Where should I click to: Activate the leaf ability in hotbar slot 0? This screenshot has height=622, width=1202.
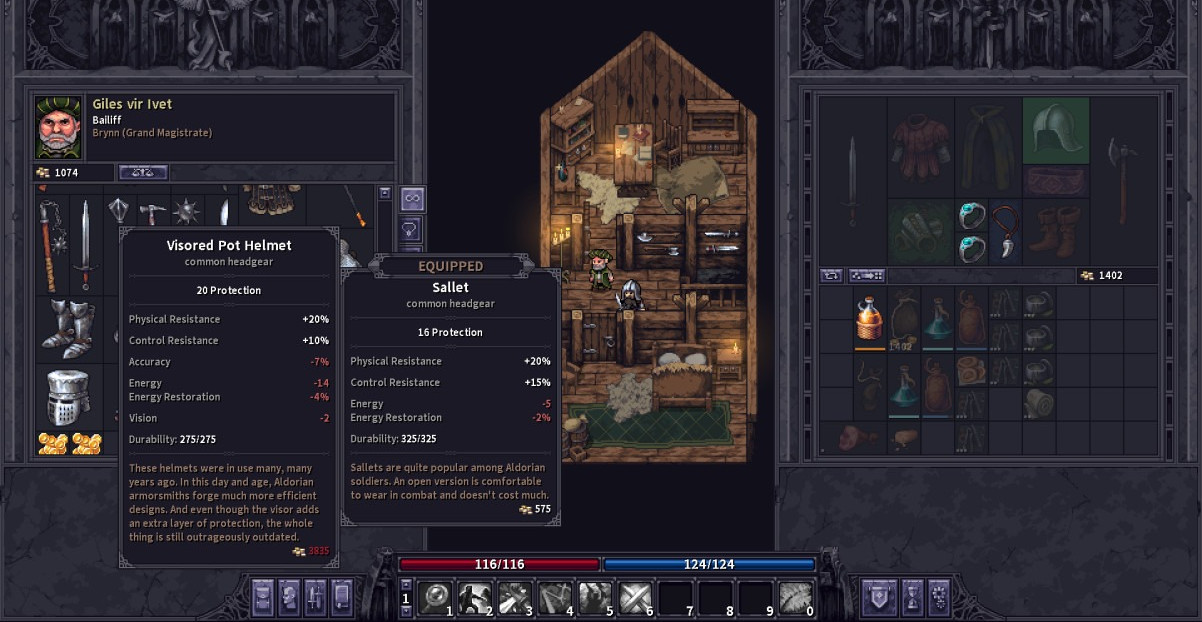pyautogui.click(x=795, y=597)
